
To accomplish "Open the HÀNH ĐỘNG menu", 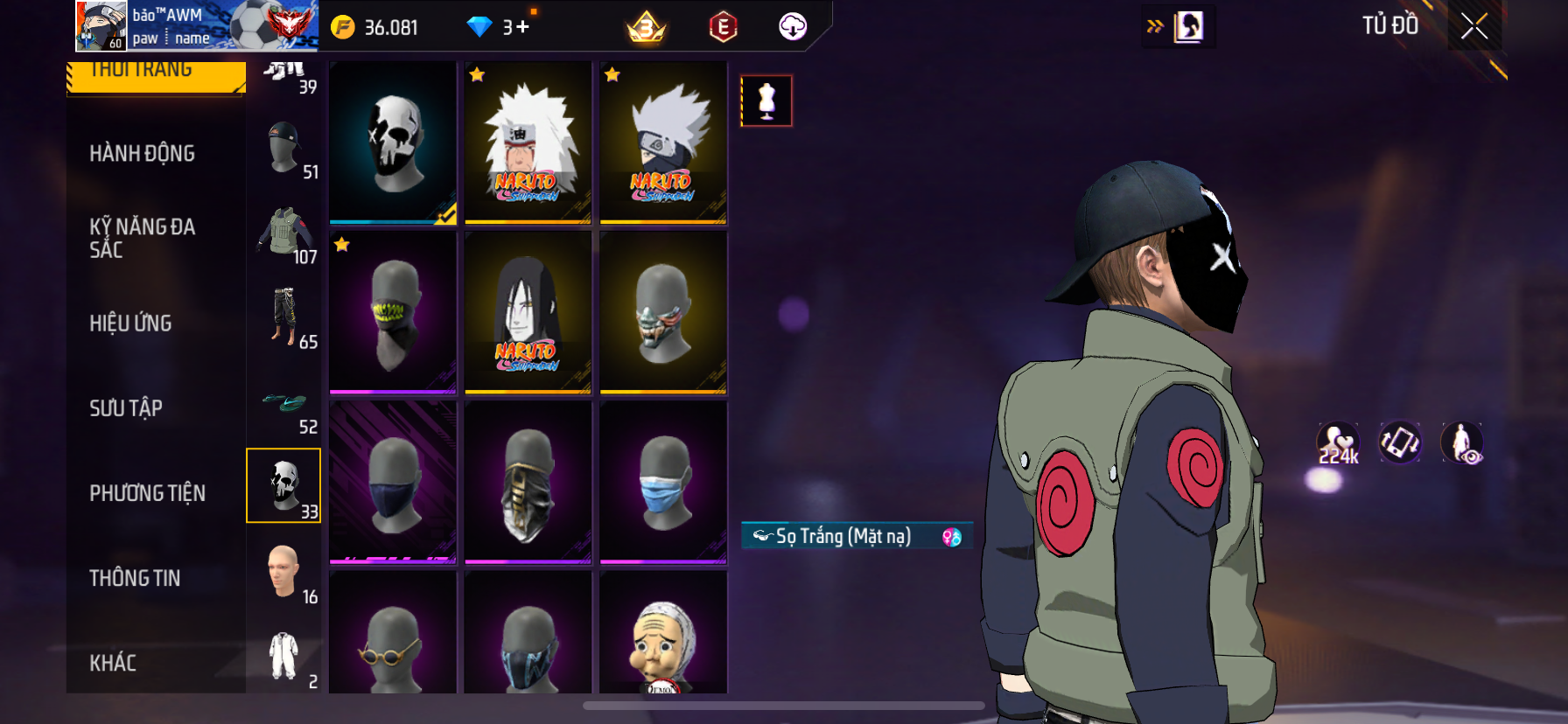I will tap(142, 154).
